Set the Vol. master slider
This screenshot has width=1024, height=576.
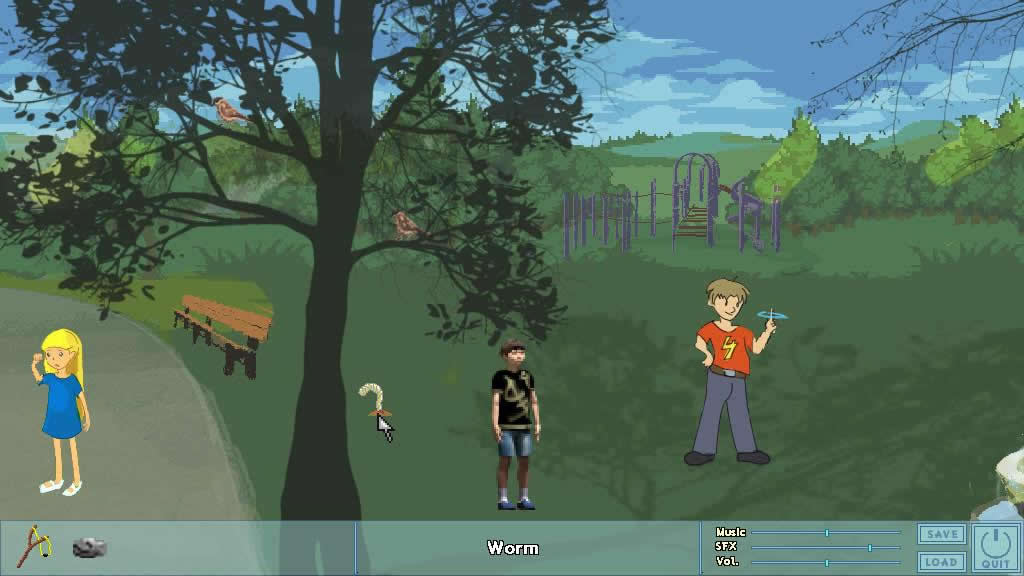click(x=826, y=563)
